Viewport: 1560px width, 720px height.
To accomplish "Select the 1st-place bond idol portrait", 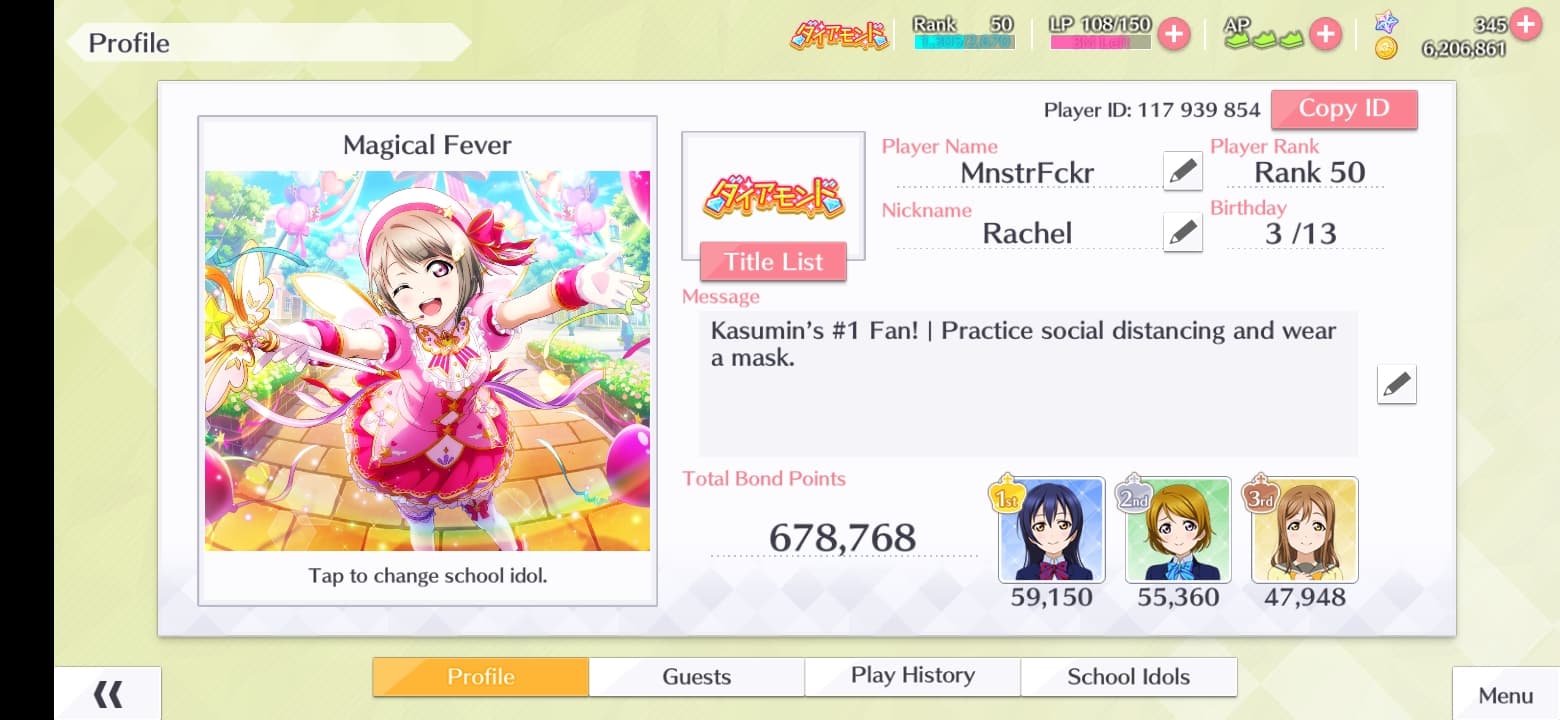I will tap(1051, 530).
